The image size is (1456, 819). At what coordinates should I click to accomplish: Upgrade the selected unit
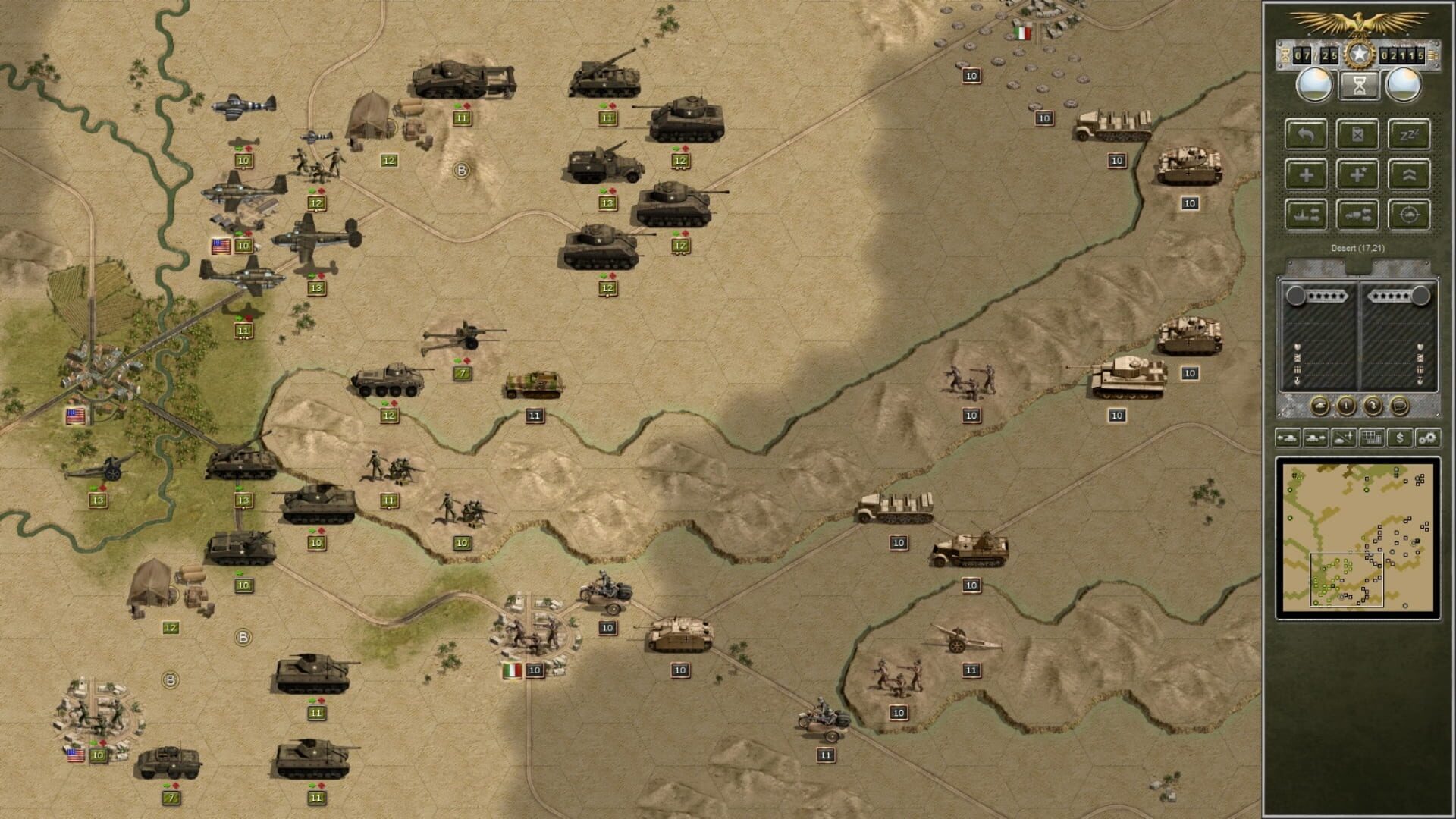[x=1409, y=176]
